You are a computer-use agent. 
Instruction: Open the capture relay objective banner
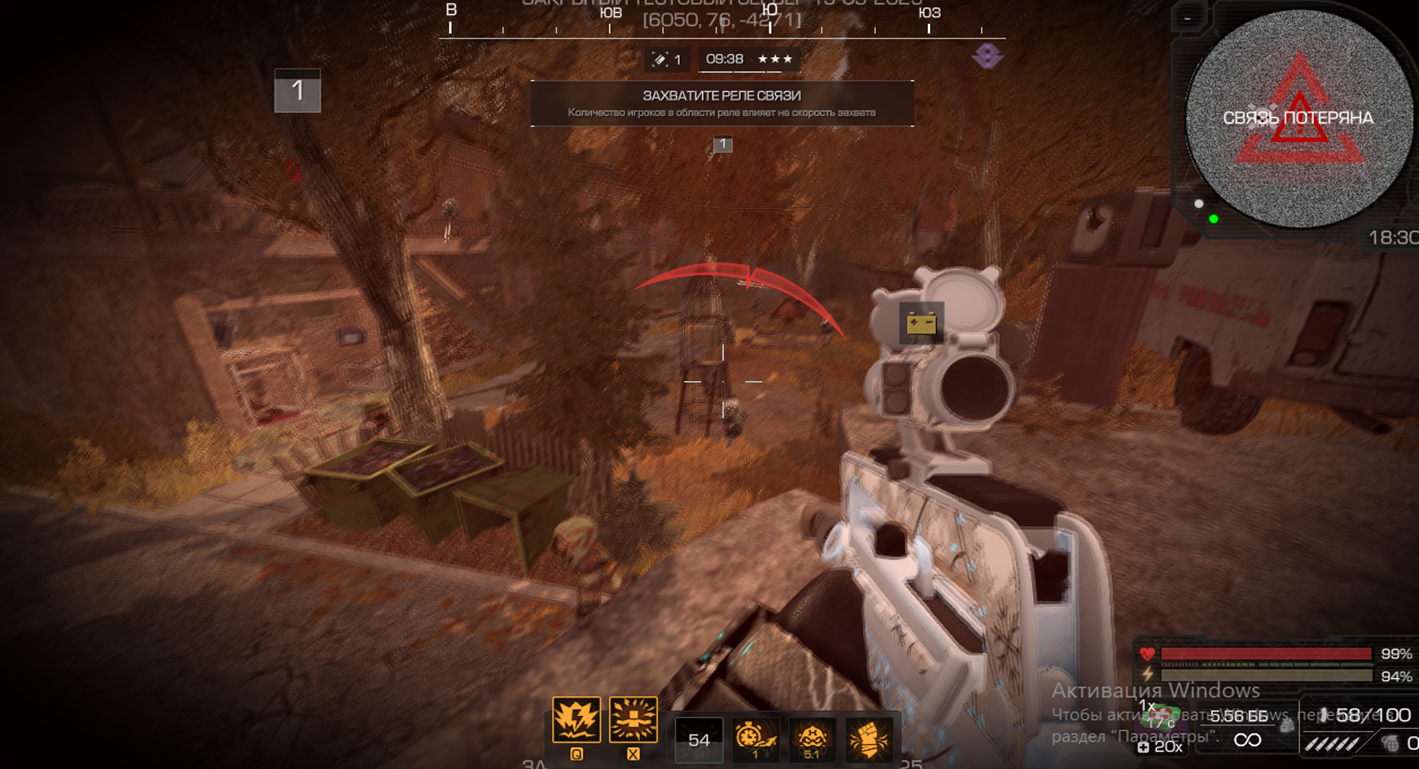point(722,103)
